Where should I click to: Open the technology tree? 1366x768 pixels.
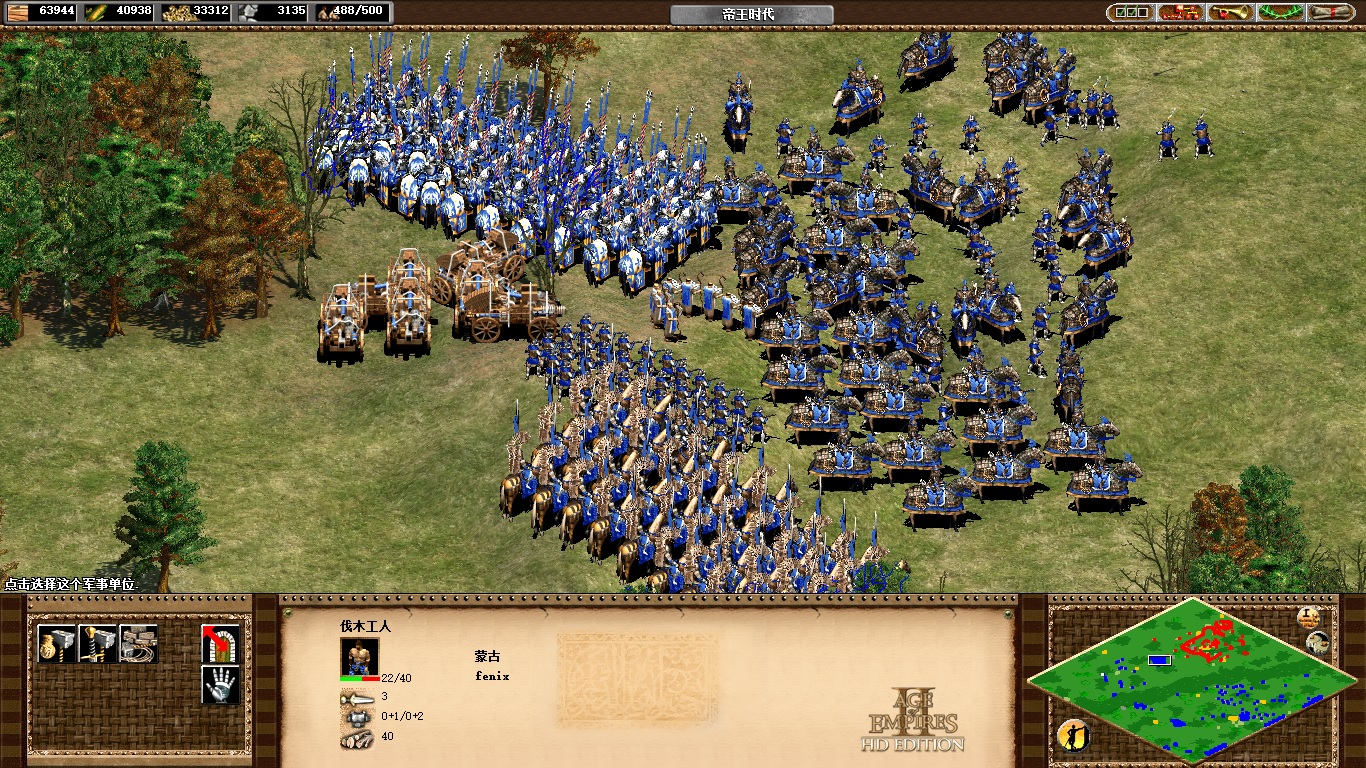pyautogui.click(x=1180, y=13)
